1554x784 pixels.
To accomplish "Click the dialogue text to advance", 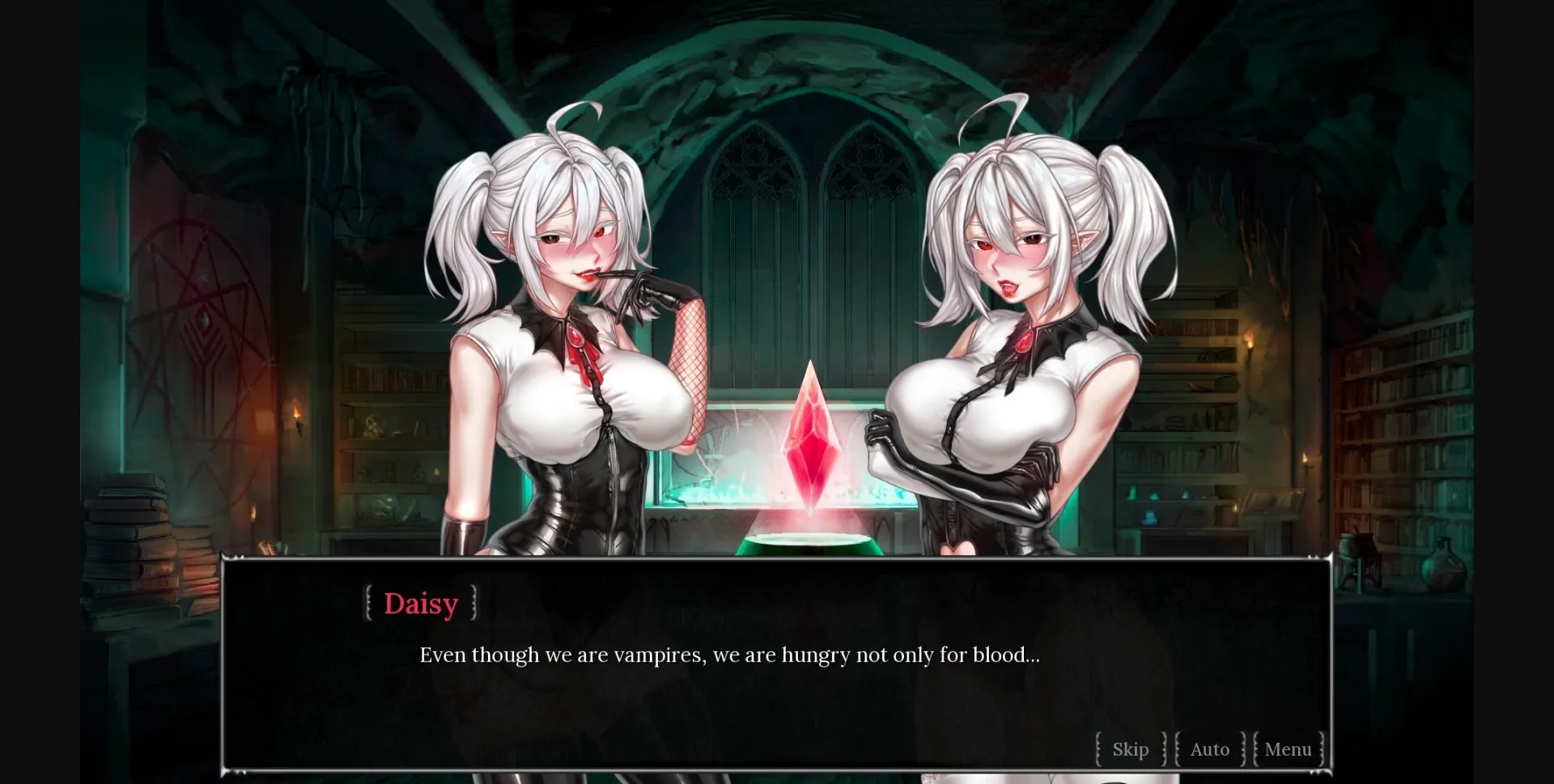I will click(730, 655).
